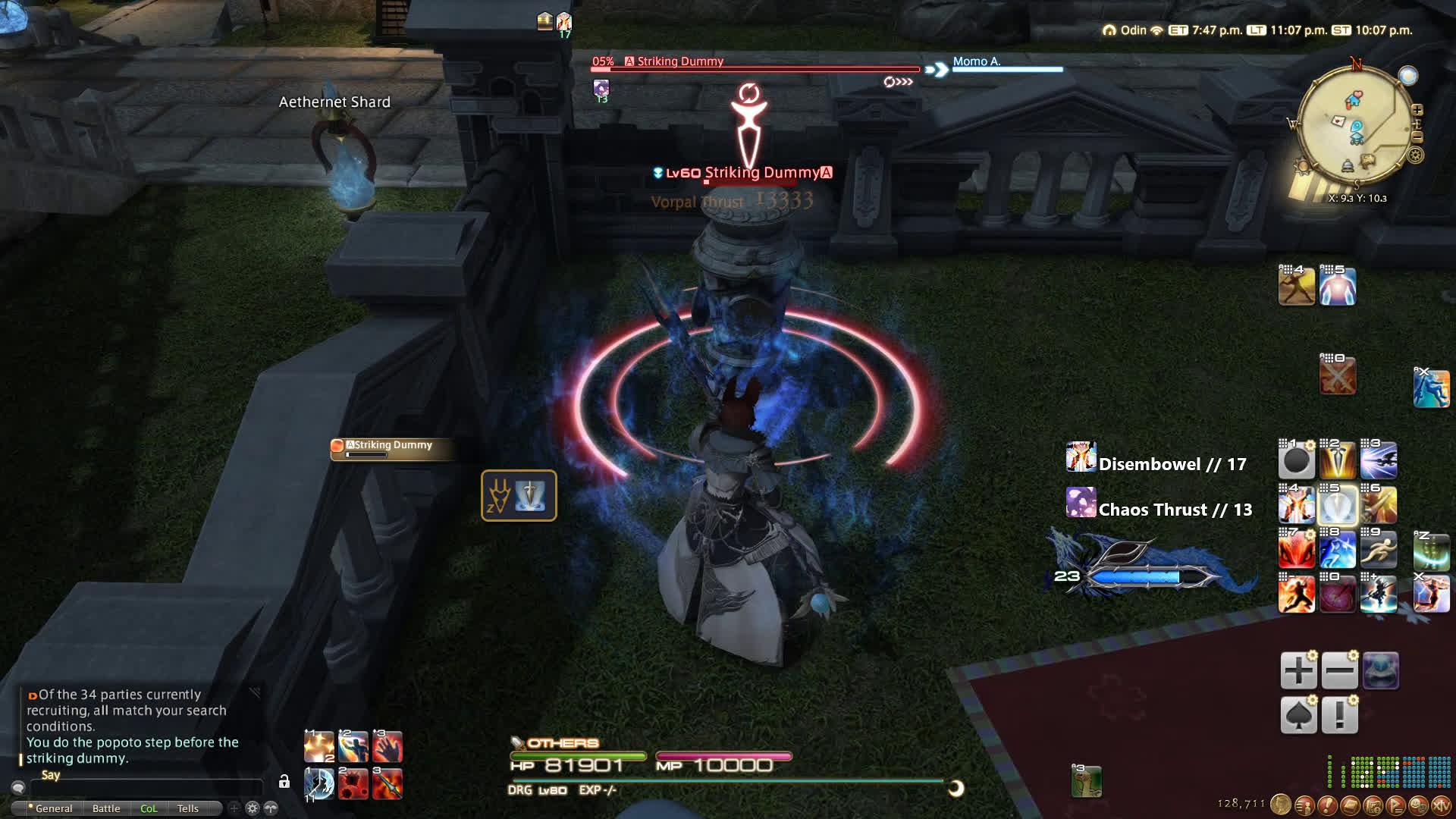Open the XIV system menu button

[1440, 805]
